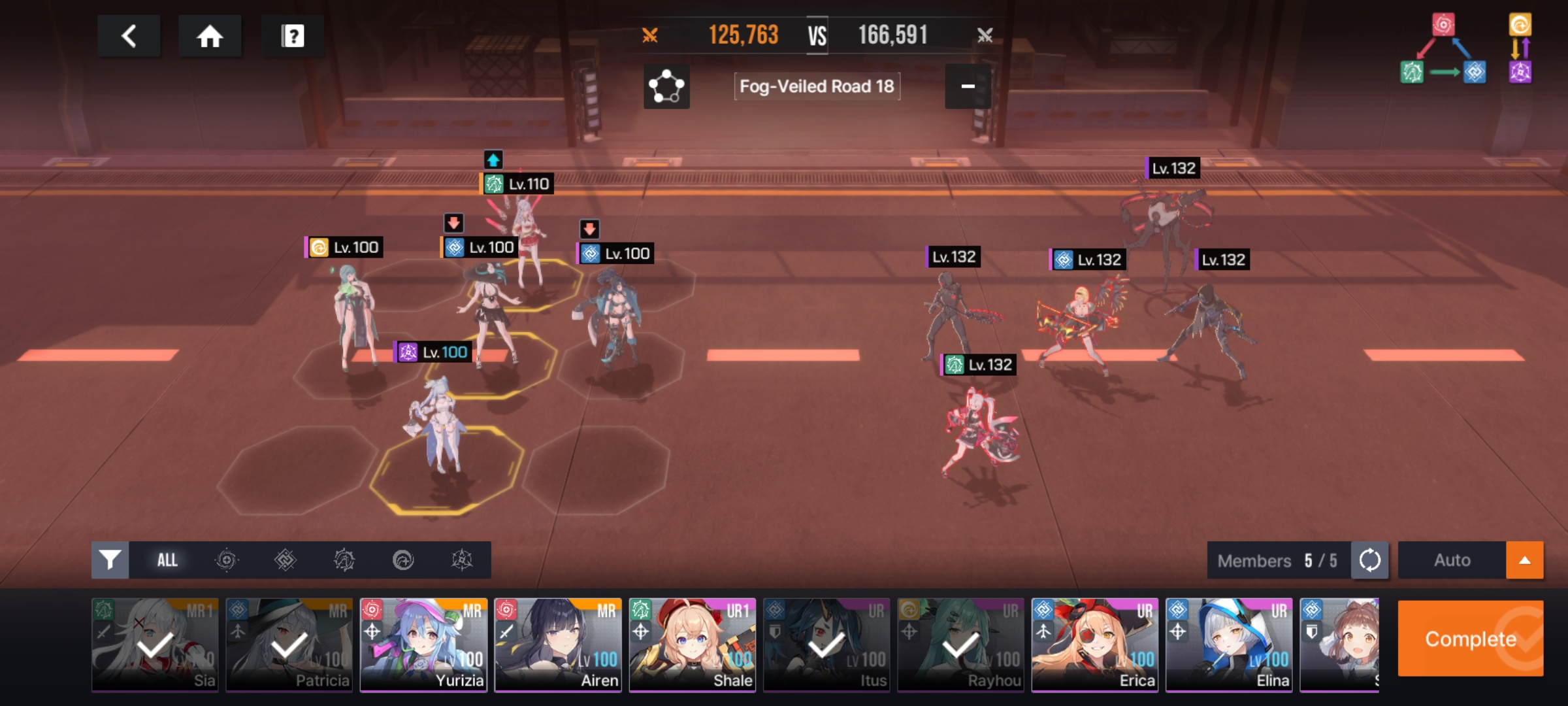Return to the home screen
This screenshot has height=706, width=1568.
pyautogui.click(x=210, y=36)
